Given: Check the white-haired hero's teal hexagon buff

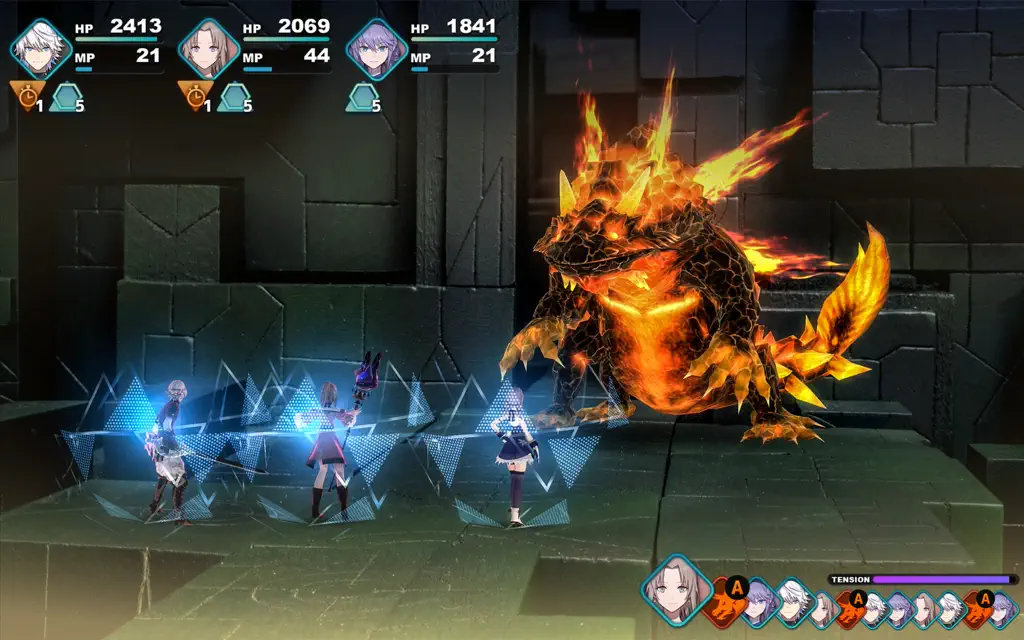Looking at the screenshot, I should 65,96.
